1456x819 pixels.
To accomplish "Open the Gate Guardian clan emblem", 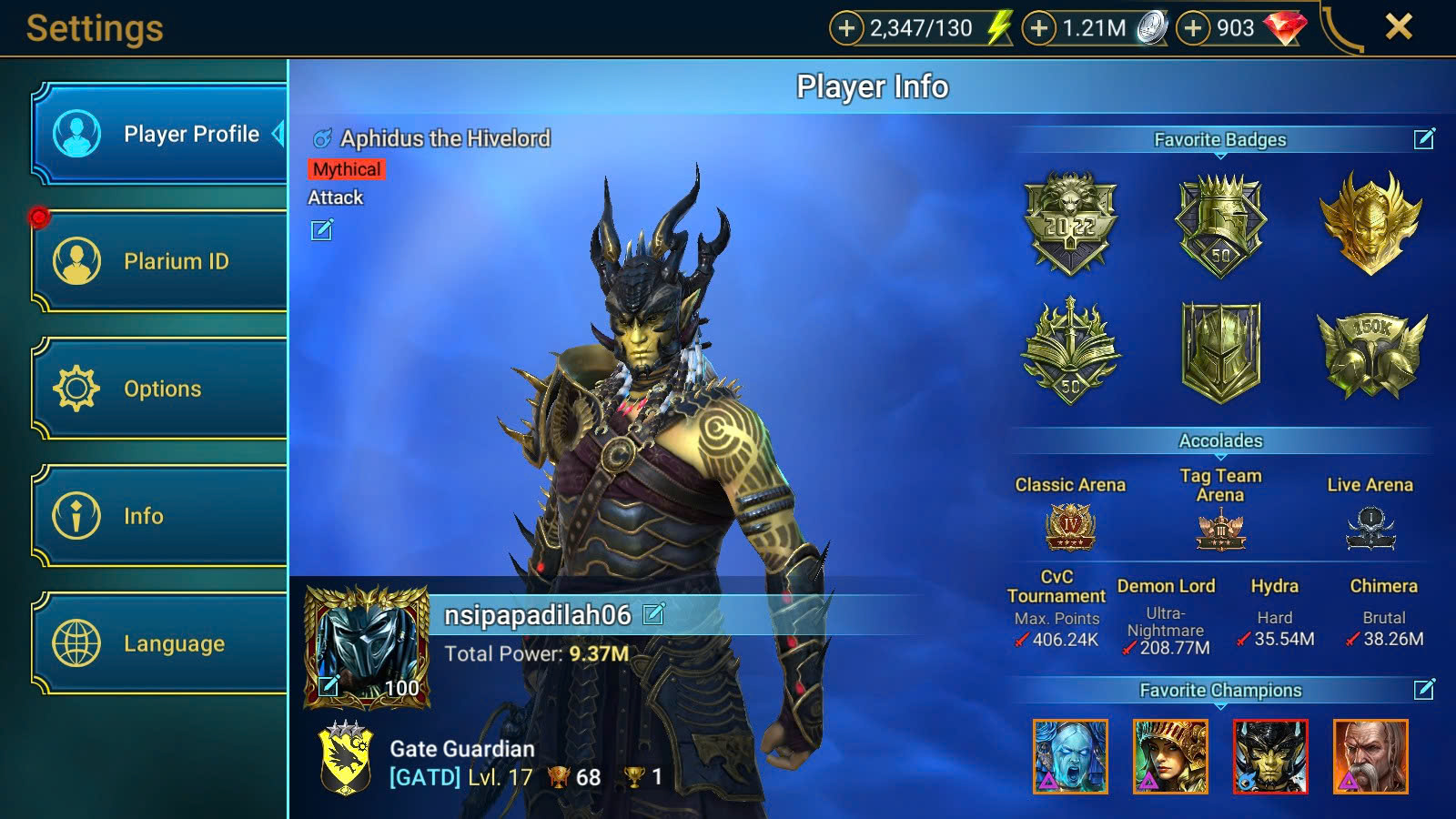I will [347, 758].
